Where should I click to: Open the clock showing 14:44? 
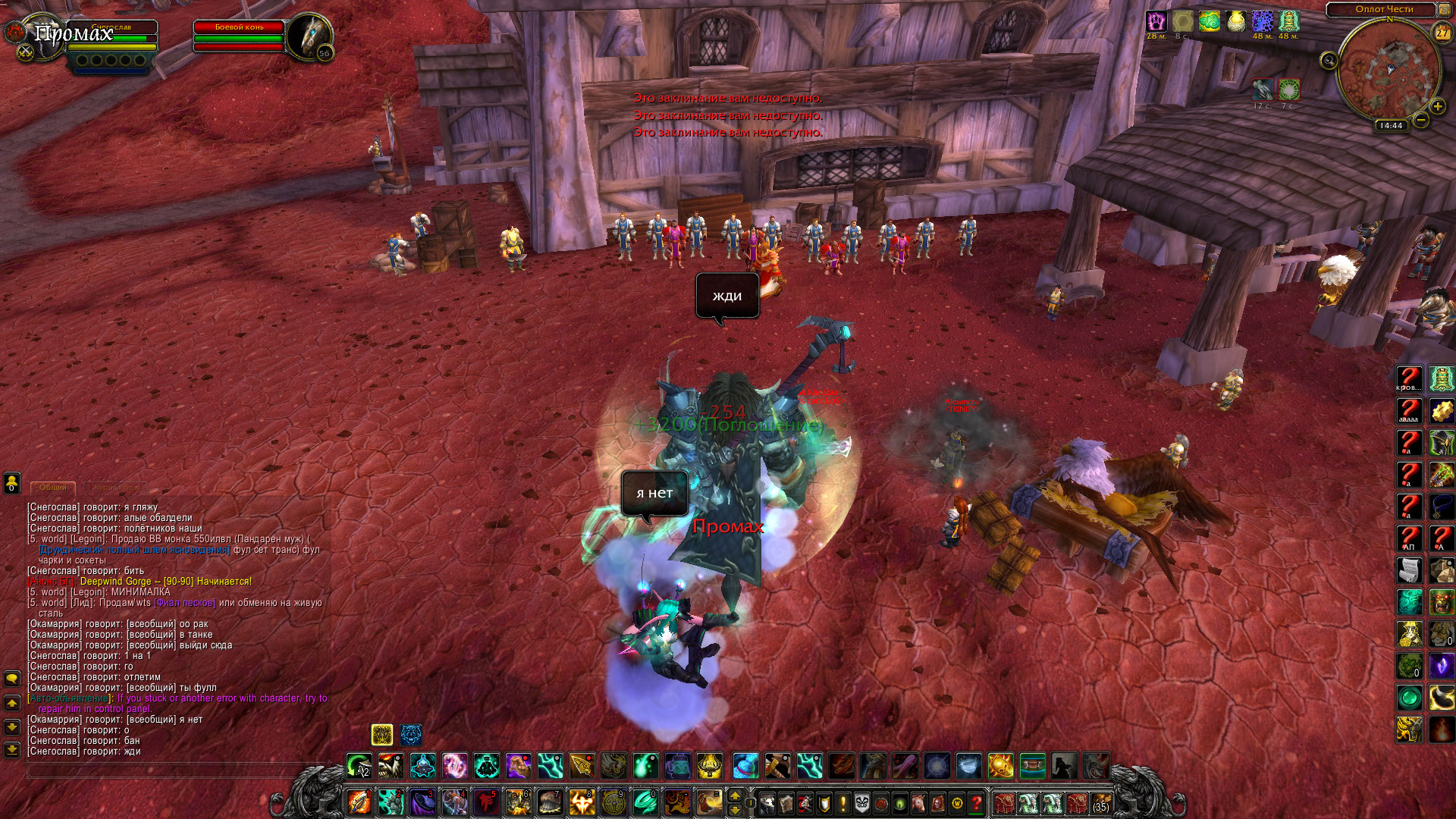pyautogui.click(x=1391, y=126)
